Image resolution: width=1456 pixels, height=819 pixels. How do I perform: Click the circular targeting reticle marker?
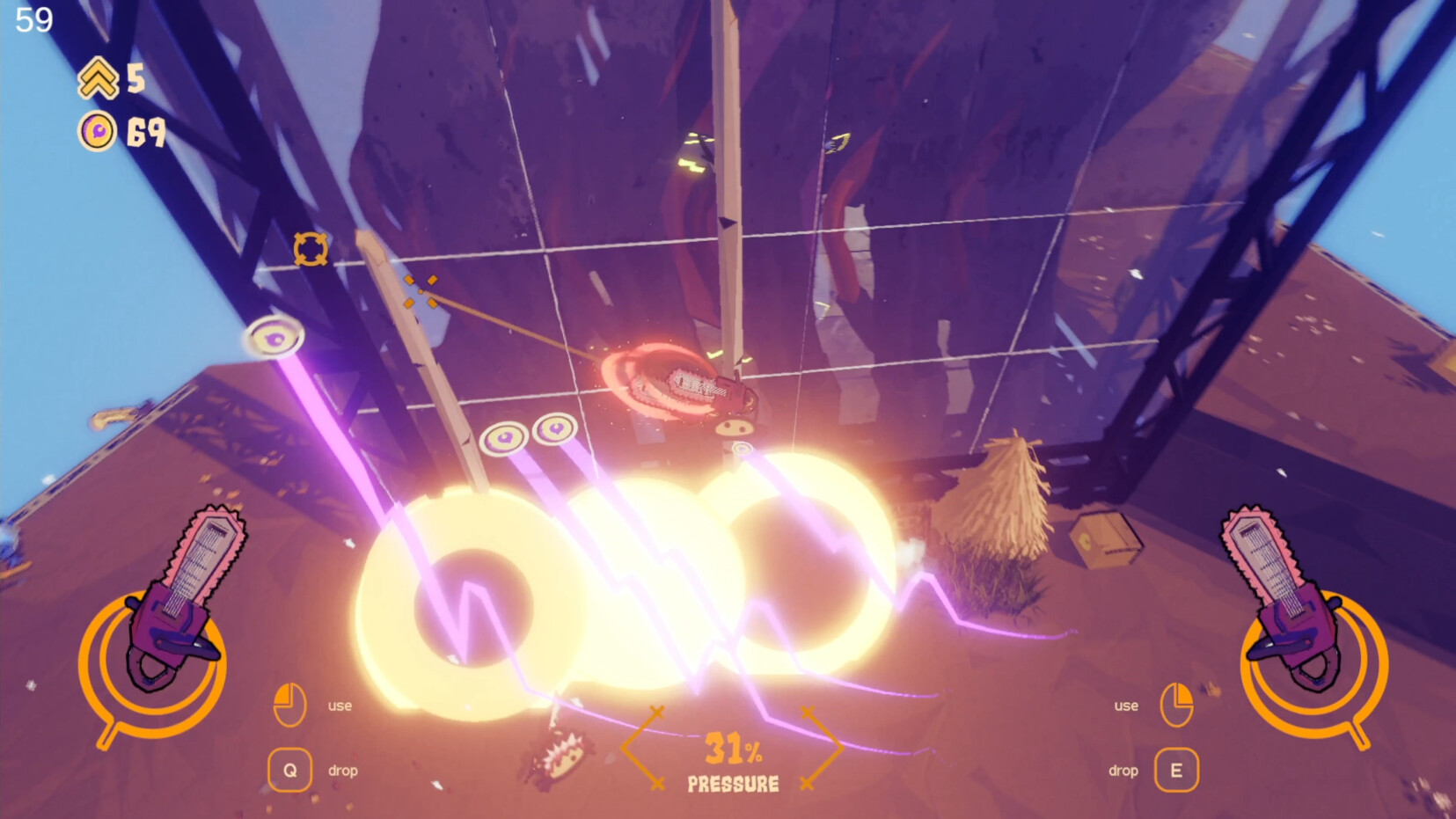310,249
